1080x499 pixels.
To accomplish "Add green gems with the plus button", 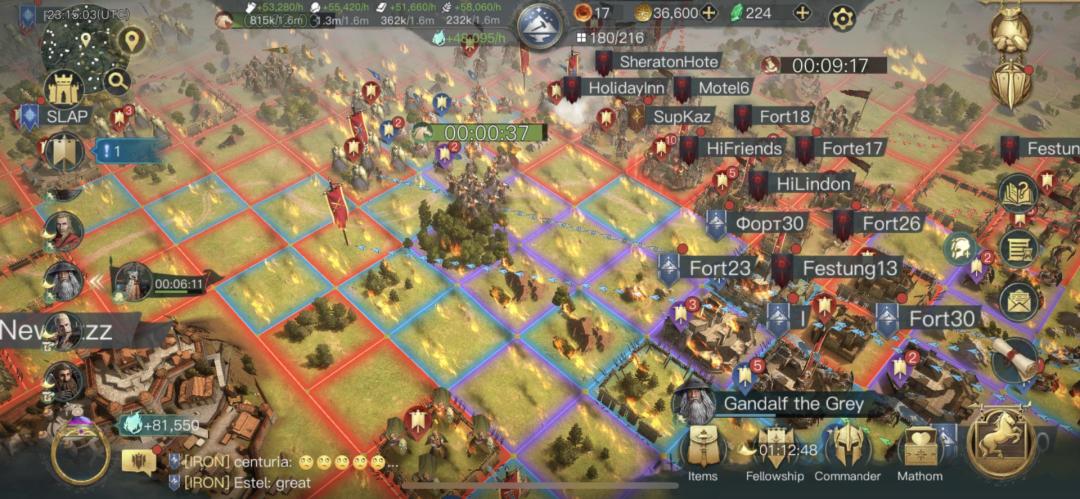I will [802, 13].
